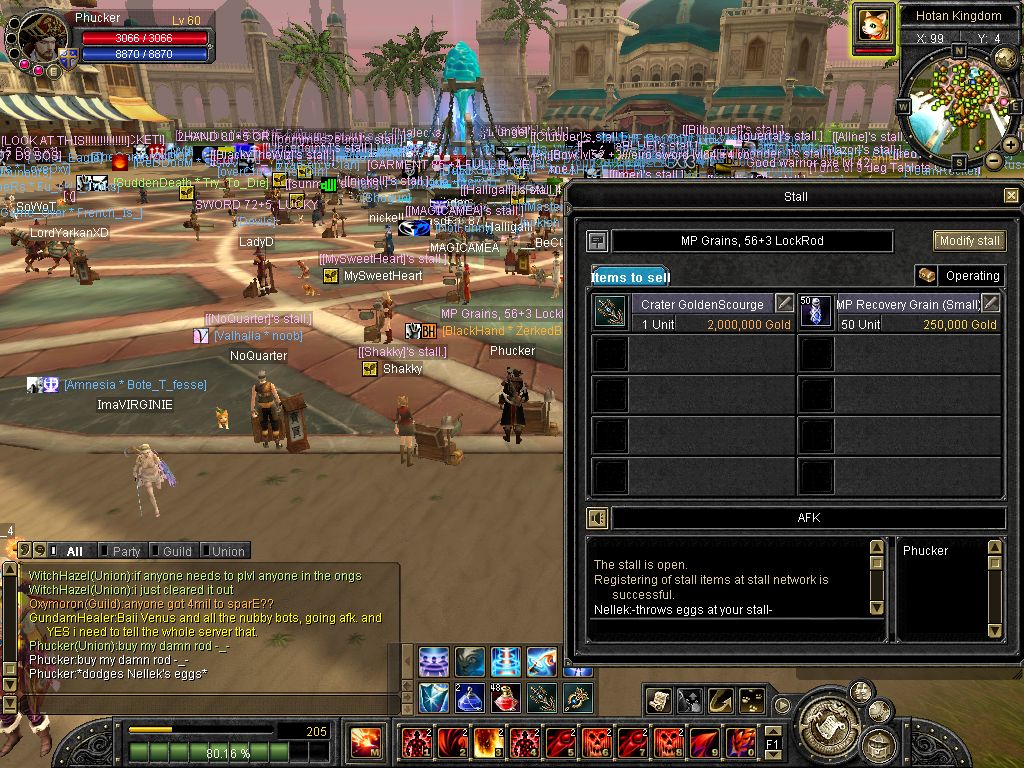Click the stall title MP Grains field
The width and height of the screenshot is (1024, 768).
click(x=752, y=241)
